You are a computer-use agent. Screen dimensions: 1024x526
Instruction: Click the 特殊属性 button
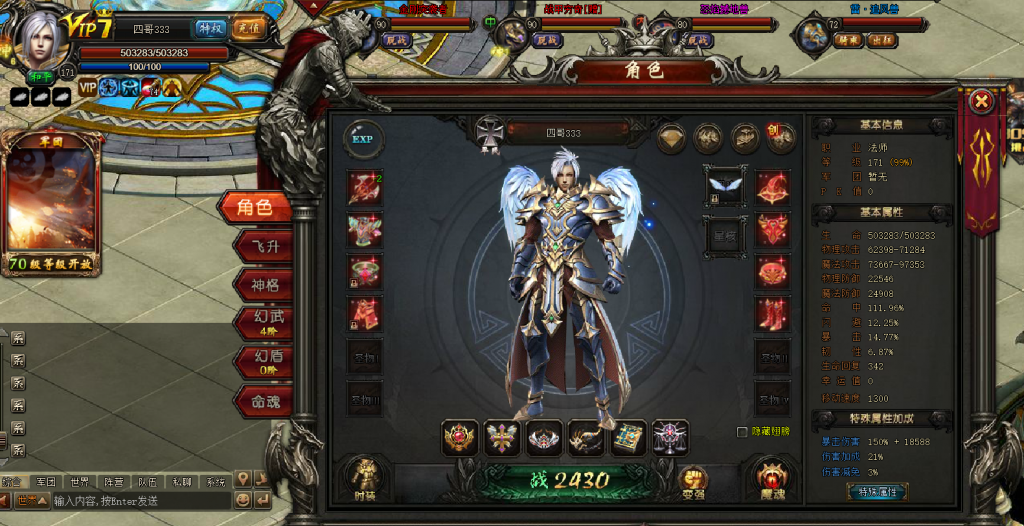click(x=877, y=491)
